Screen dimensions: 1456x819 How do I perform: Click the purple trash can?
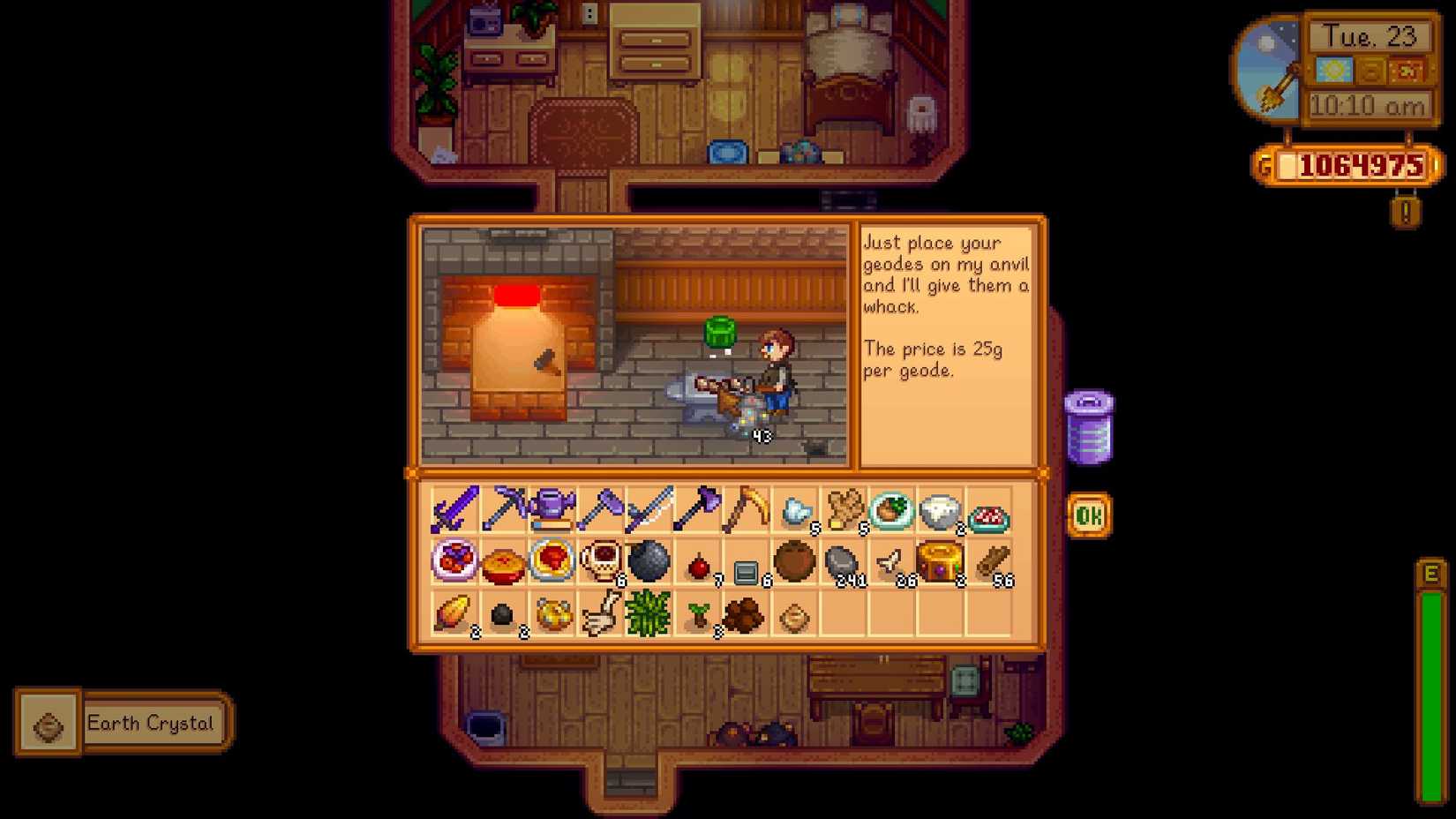pyautogui.click(x=1089, y=426)
